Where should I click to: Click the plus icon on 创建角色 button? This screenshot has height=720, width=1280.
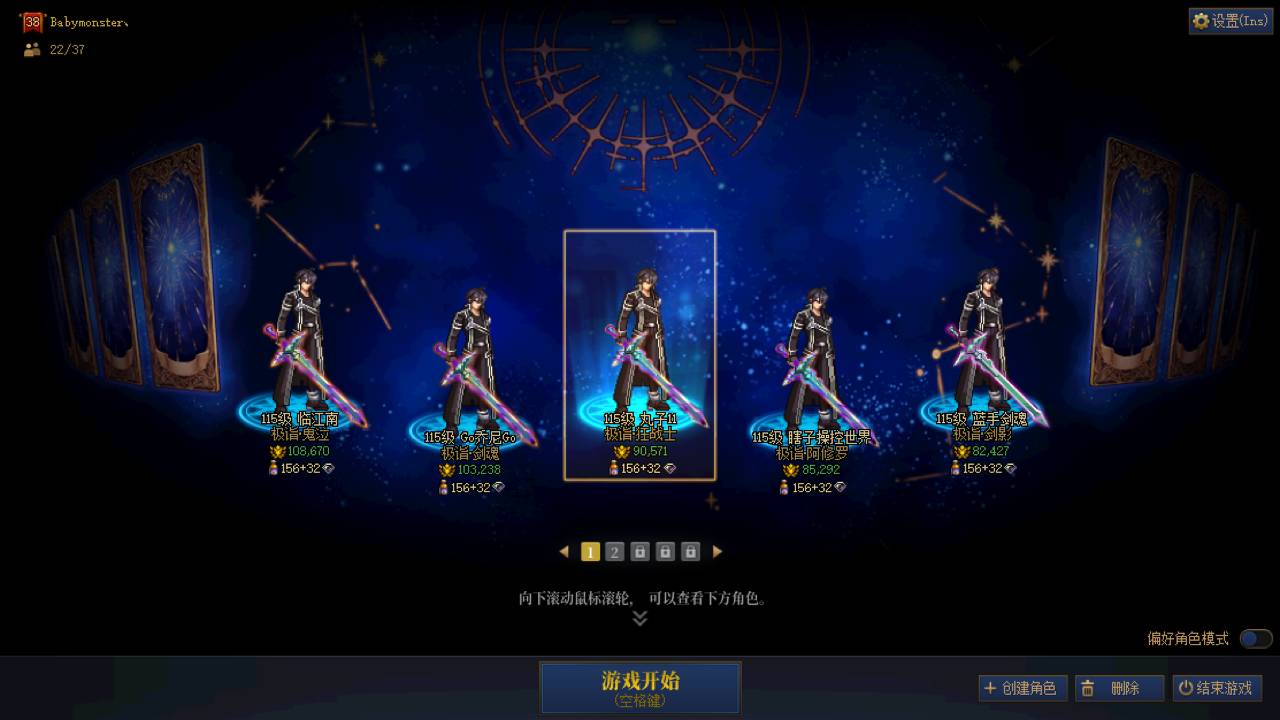tap(989, 688)
